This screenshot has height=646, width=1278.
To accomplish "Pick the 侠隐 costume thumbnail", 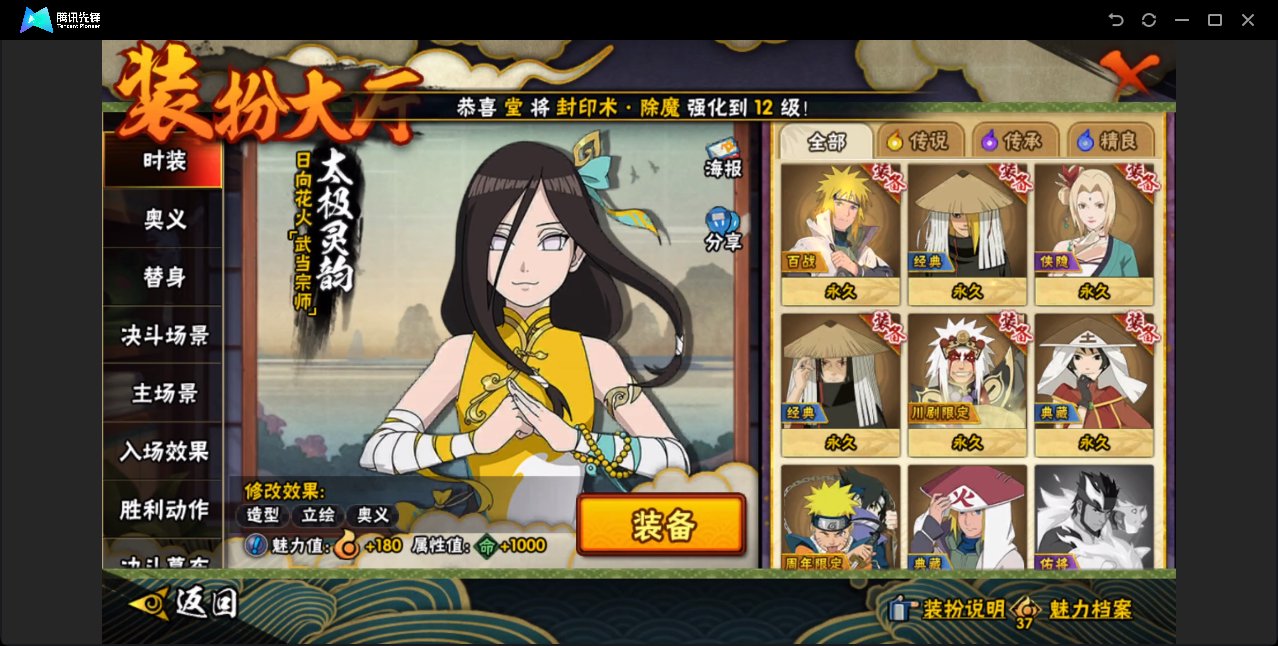I will [x=1094, y=232].
